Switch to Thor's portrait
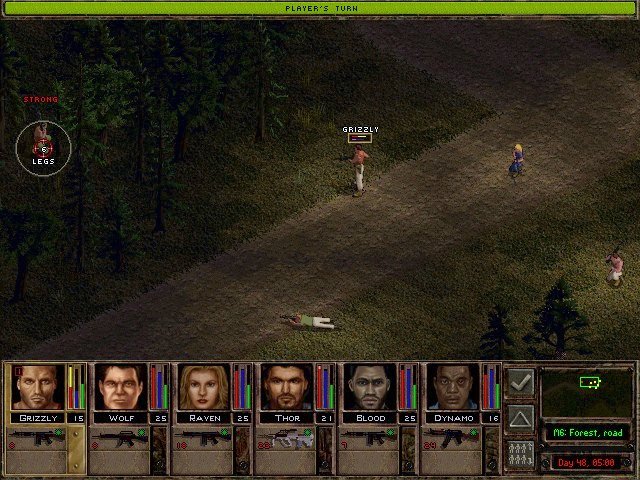This screenshot has width=640, height=480. point(288,387)
